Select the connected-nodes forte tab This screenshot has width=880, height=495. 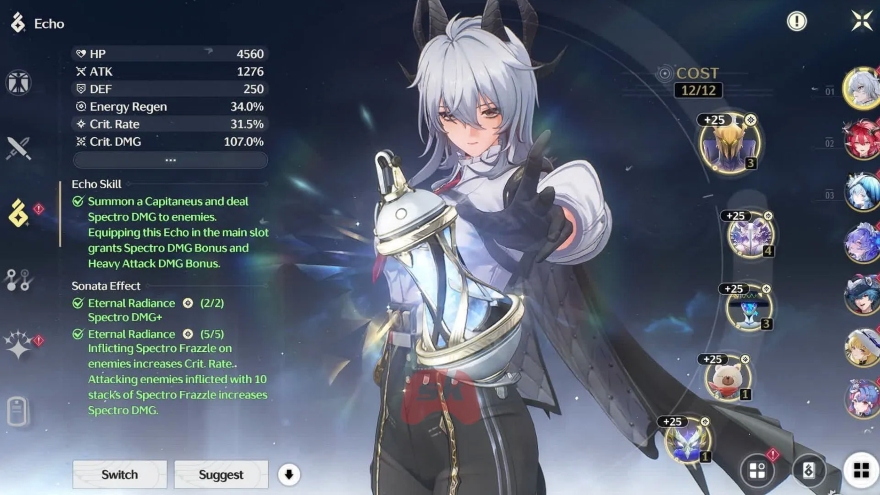point(19,279)
